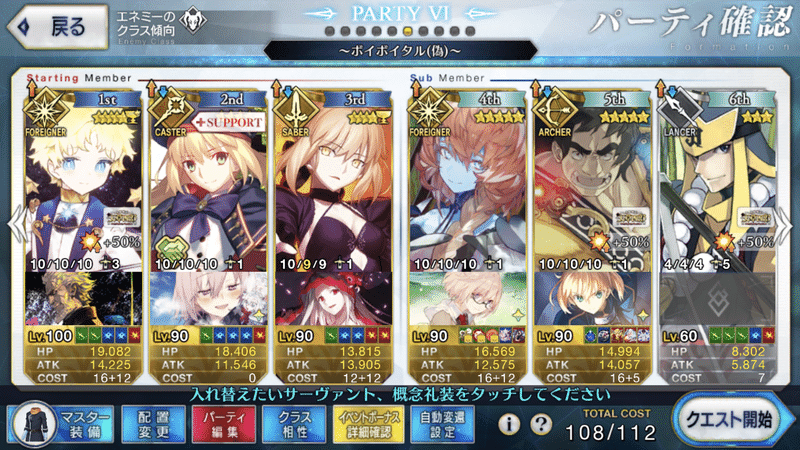800x450 pixels.
Task: Open 自動変還設定 auto settings
Action: coord(442,423)
